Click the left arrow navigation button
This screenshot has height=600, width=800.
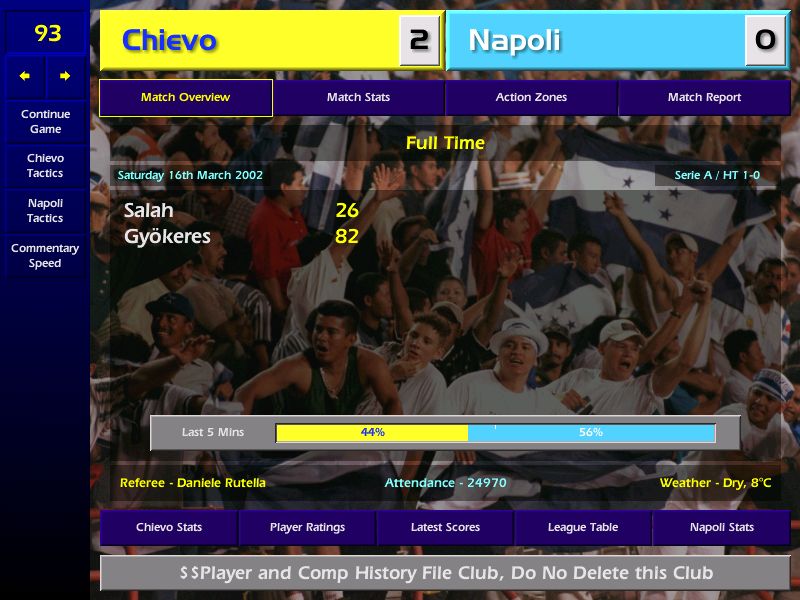tap(25, 76)
